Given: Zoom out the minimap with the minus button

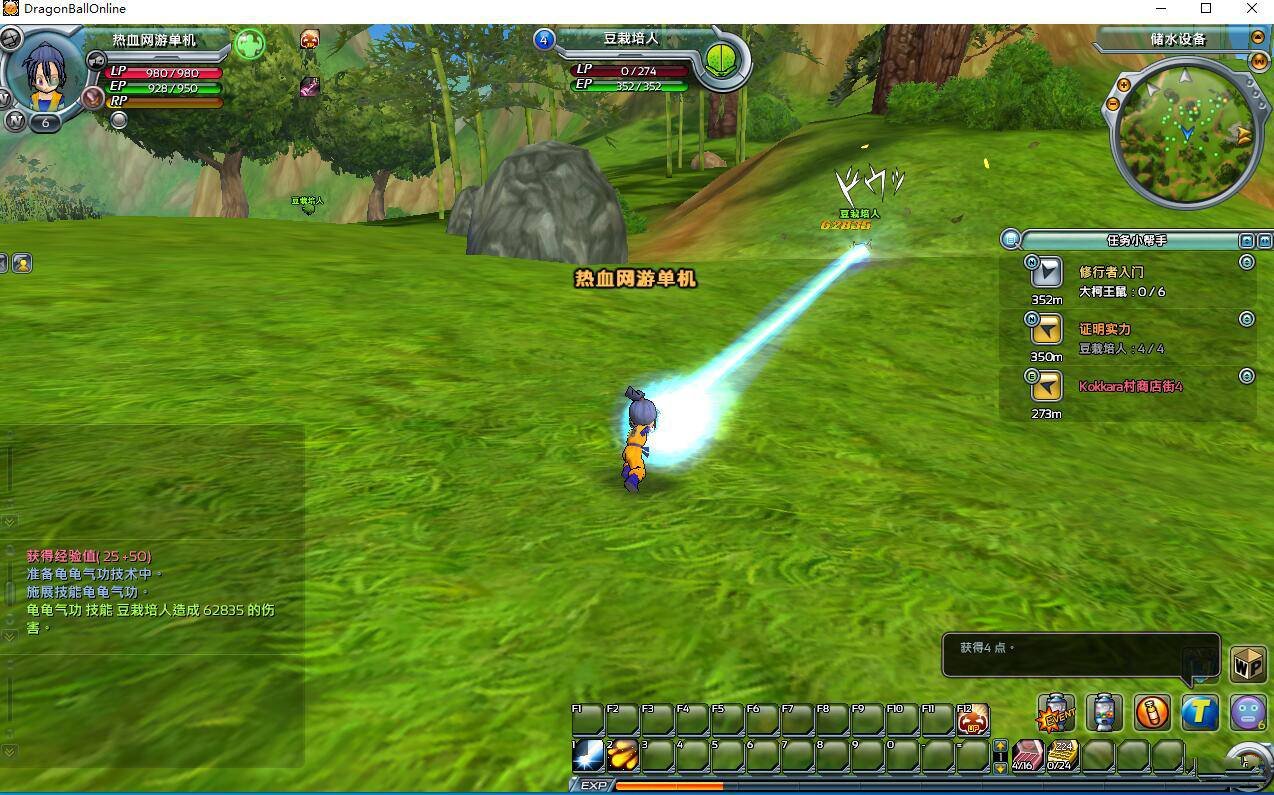Looking at the screenshot, I should tap(1112, 103).
